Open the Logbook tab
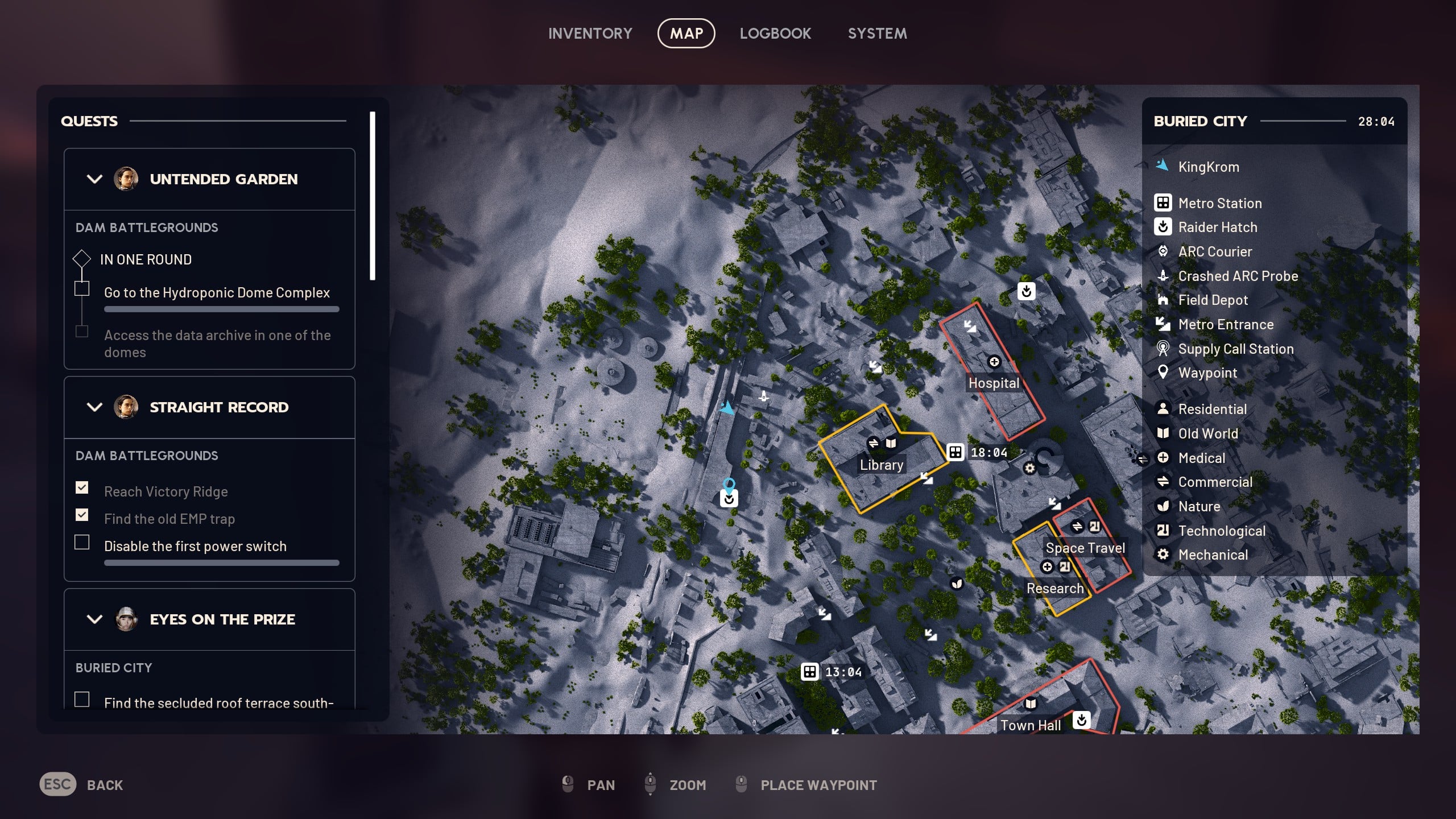Viewport: 1456px width, 819px height. (776, 33)
